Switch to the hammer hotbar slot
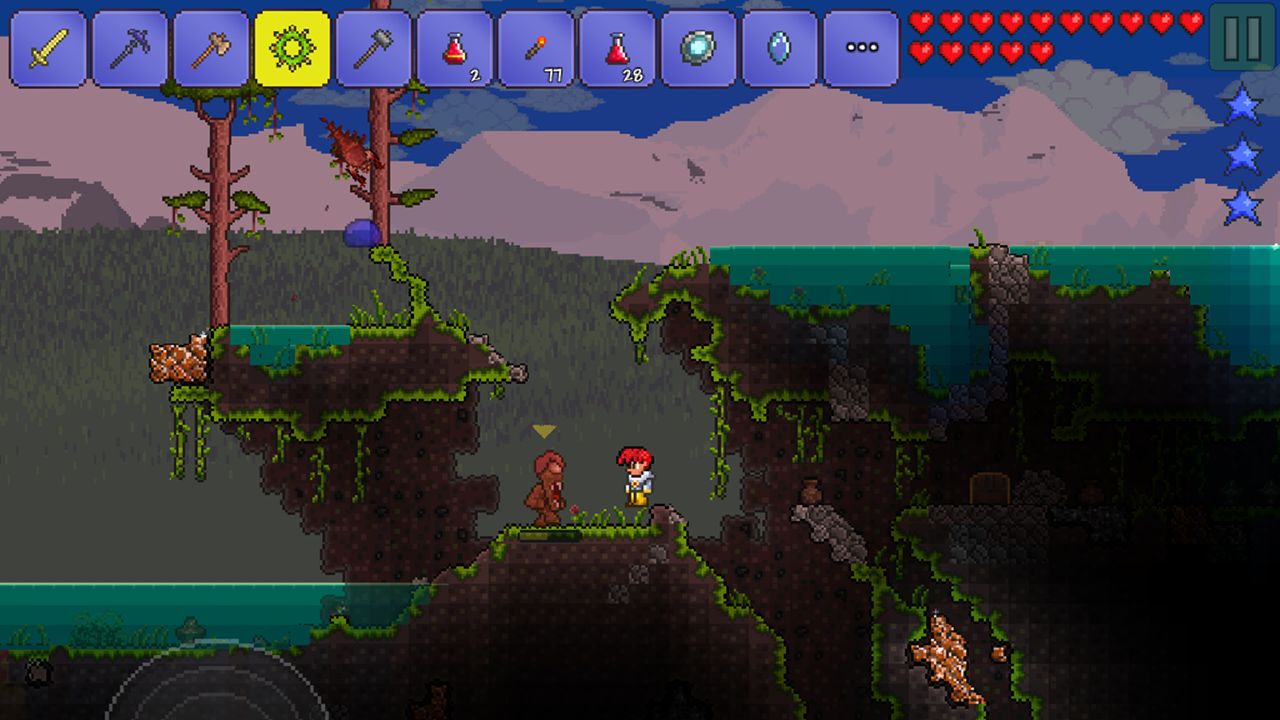Screen dimensions: 1280x720 (x=373, y=48)
